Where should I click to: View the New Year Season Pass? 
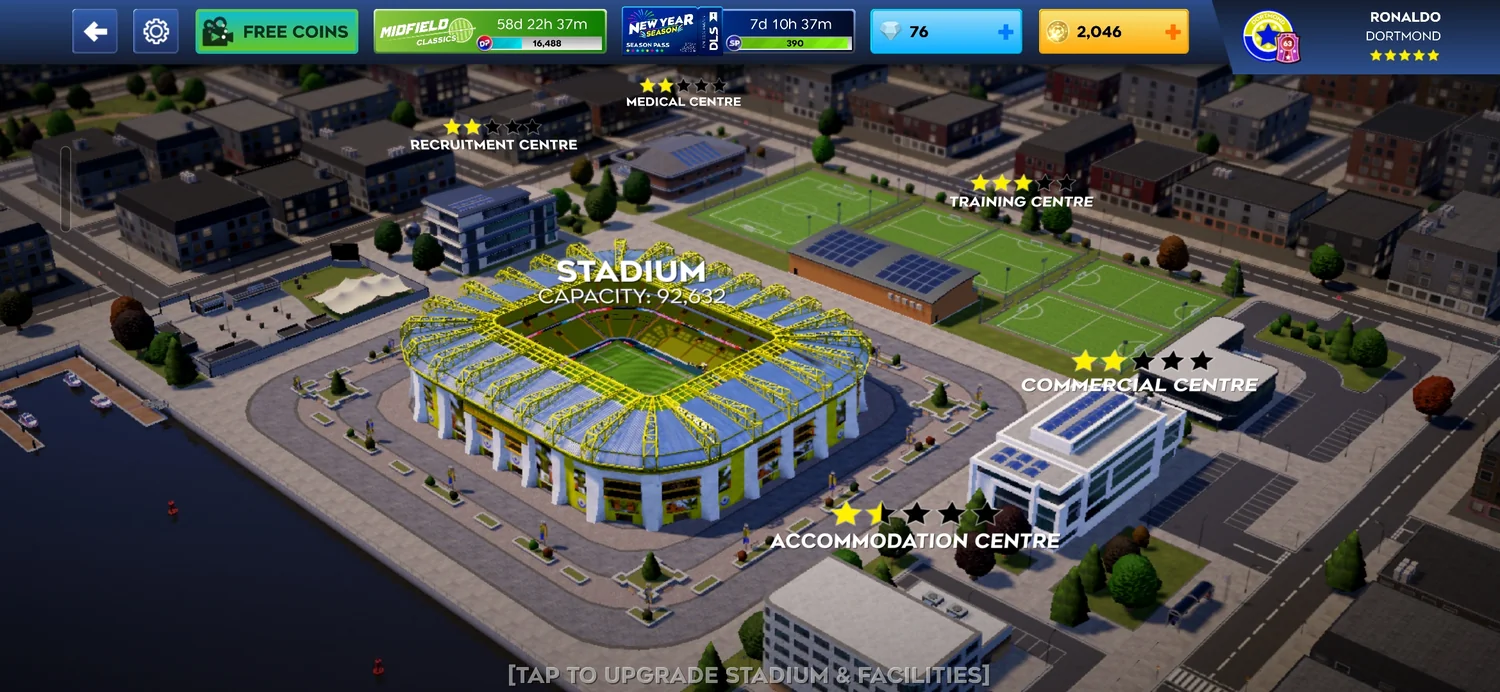738,32
